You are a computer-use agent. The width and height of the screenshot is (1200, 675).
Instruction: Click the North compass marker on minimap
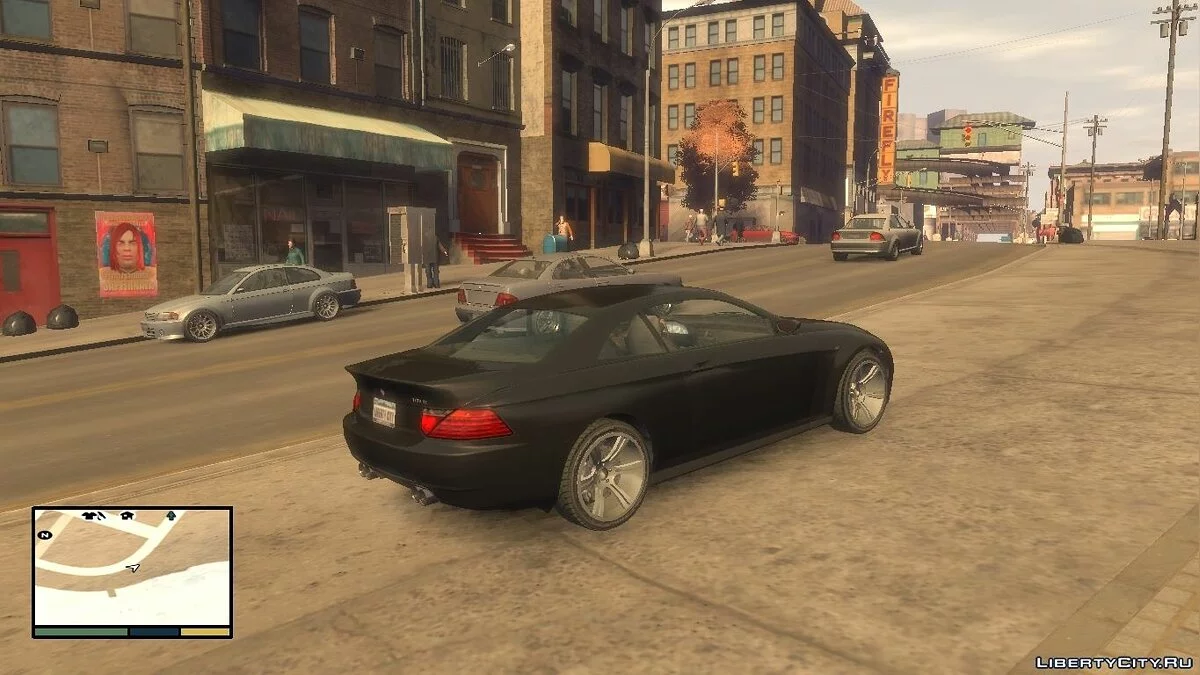[x=44, y=535]
